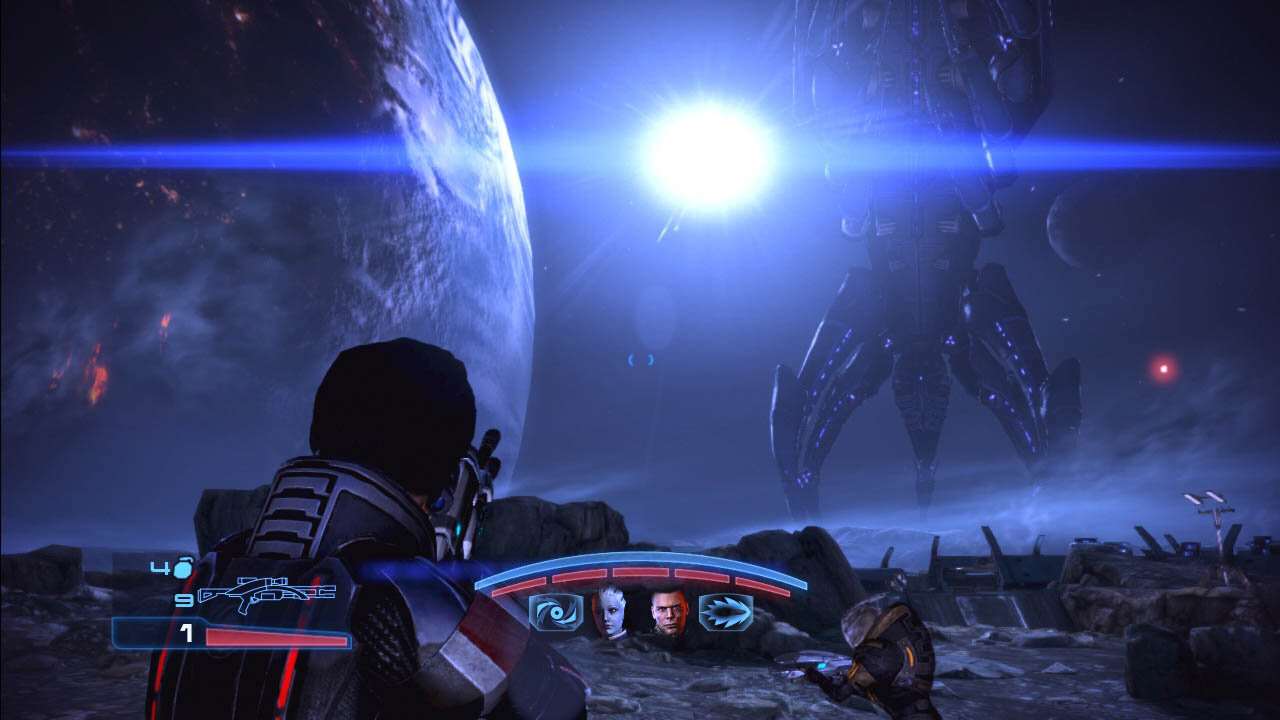Screen dimensions: 1280x720
Task: Select the sniper rifle weapon icon
Action: click(x=266, y=594)
